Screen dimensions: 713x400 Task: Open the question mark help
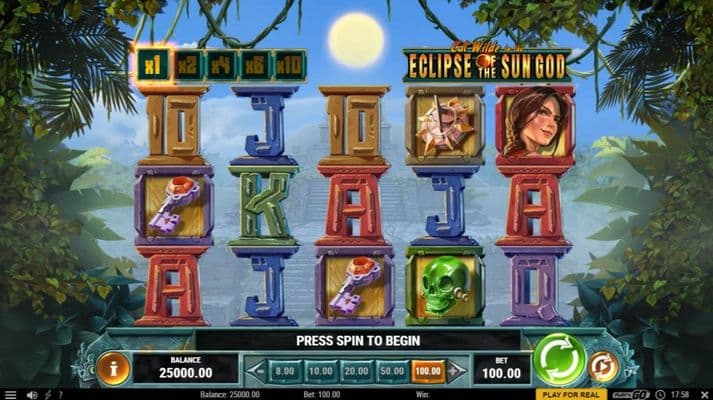[60, 394]
